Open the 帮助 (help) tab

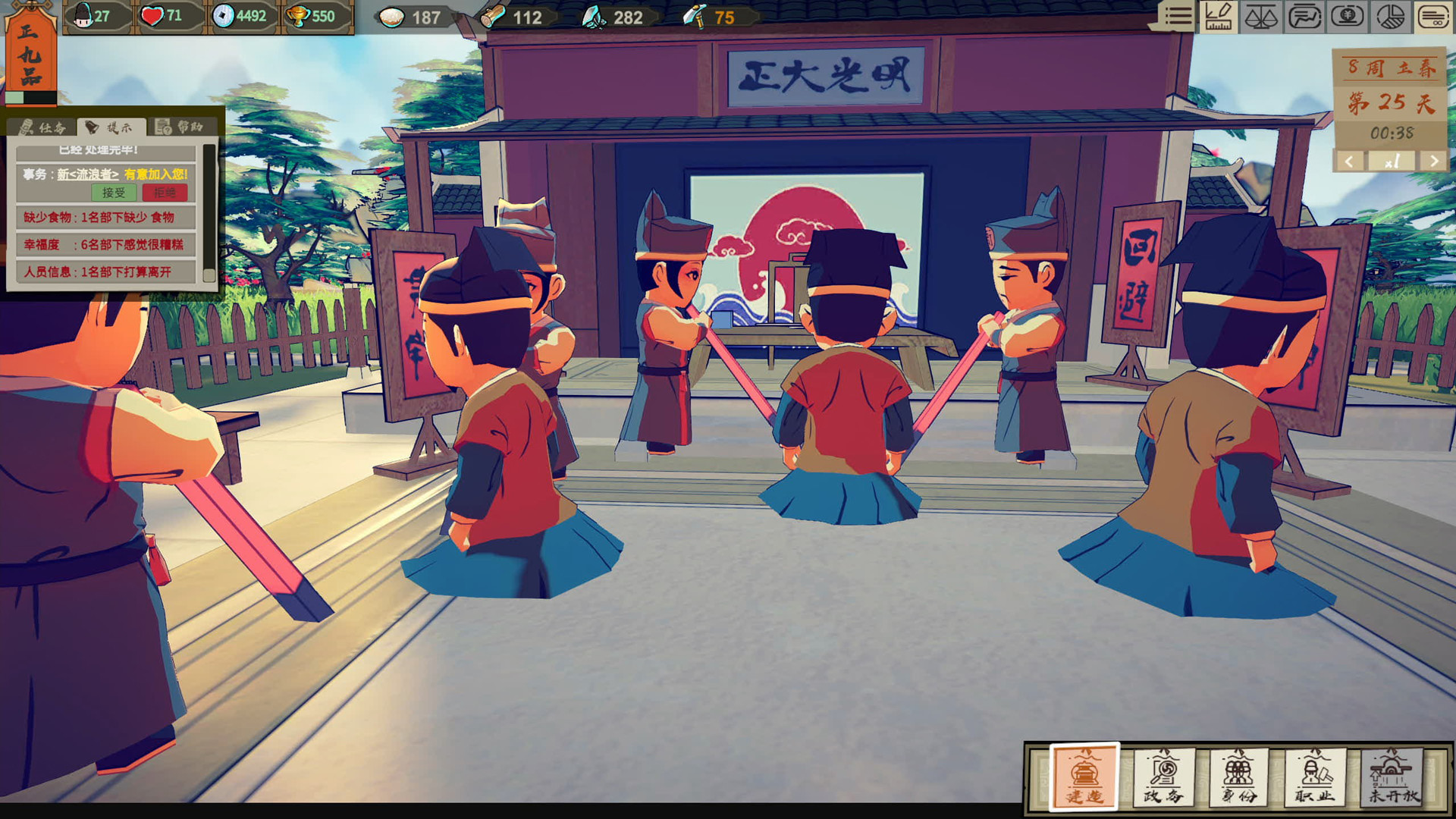coord(177,126)
